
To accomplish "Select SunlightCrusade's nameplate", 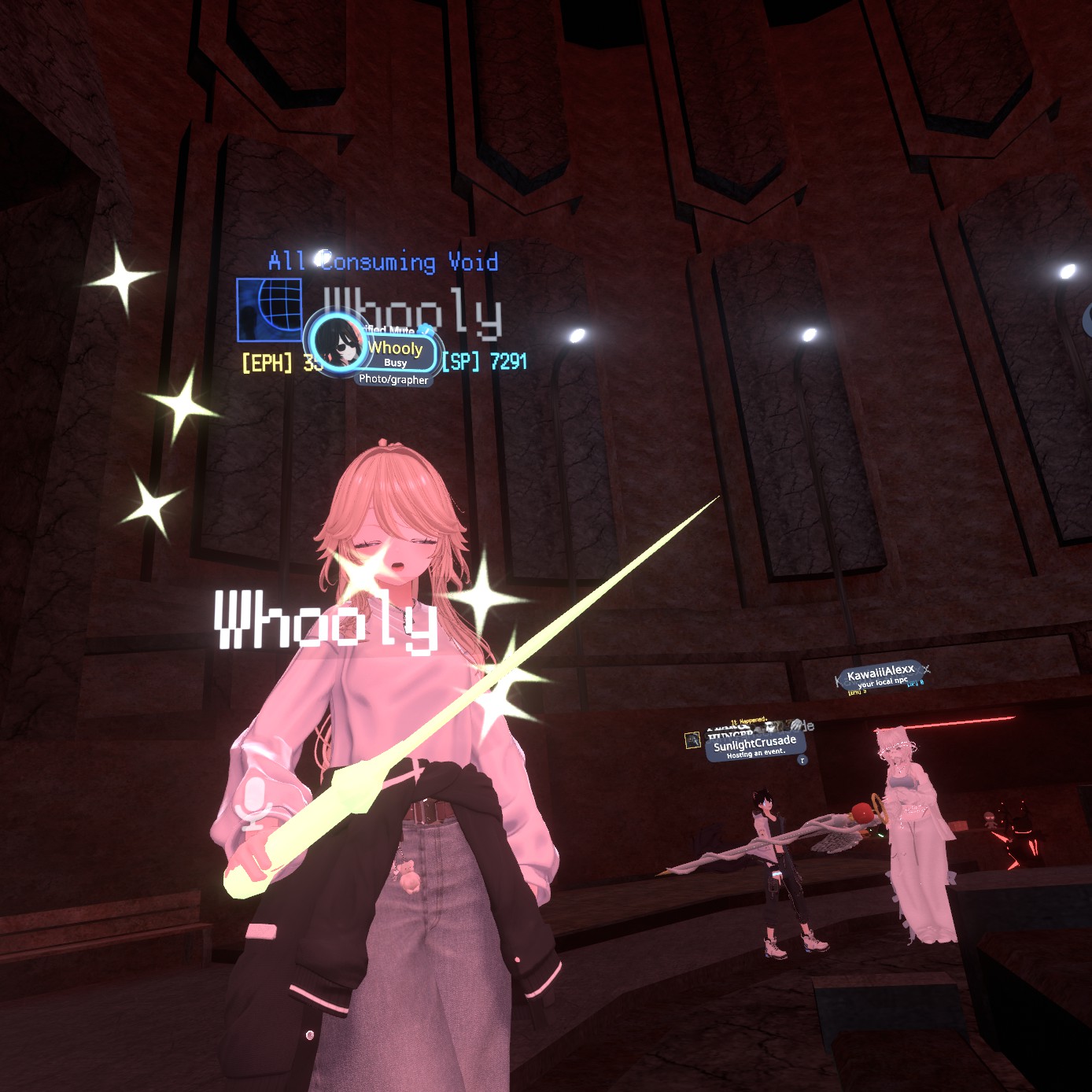I will click(x=754, y=745).
